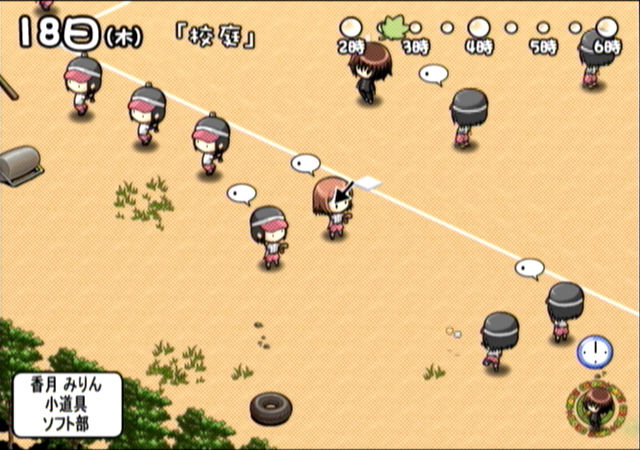Choose the 4時 time slot circle
640x450 pixels.
pyautogui.click(x=480, y=27)
